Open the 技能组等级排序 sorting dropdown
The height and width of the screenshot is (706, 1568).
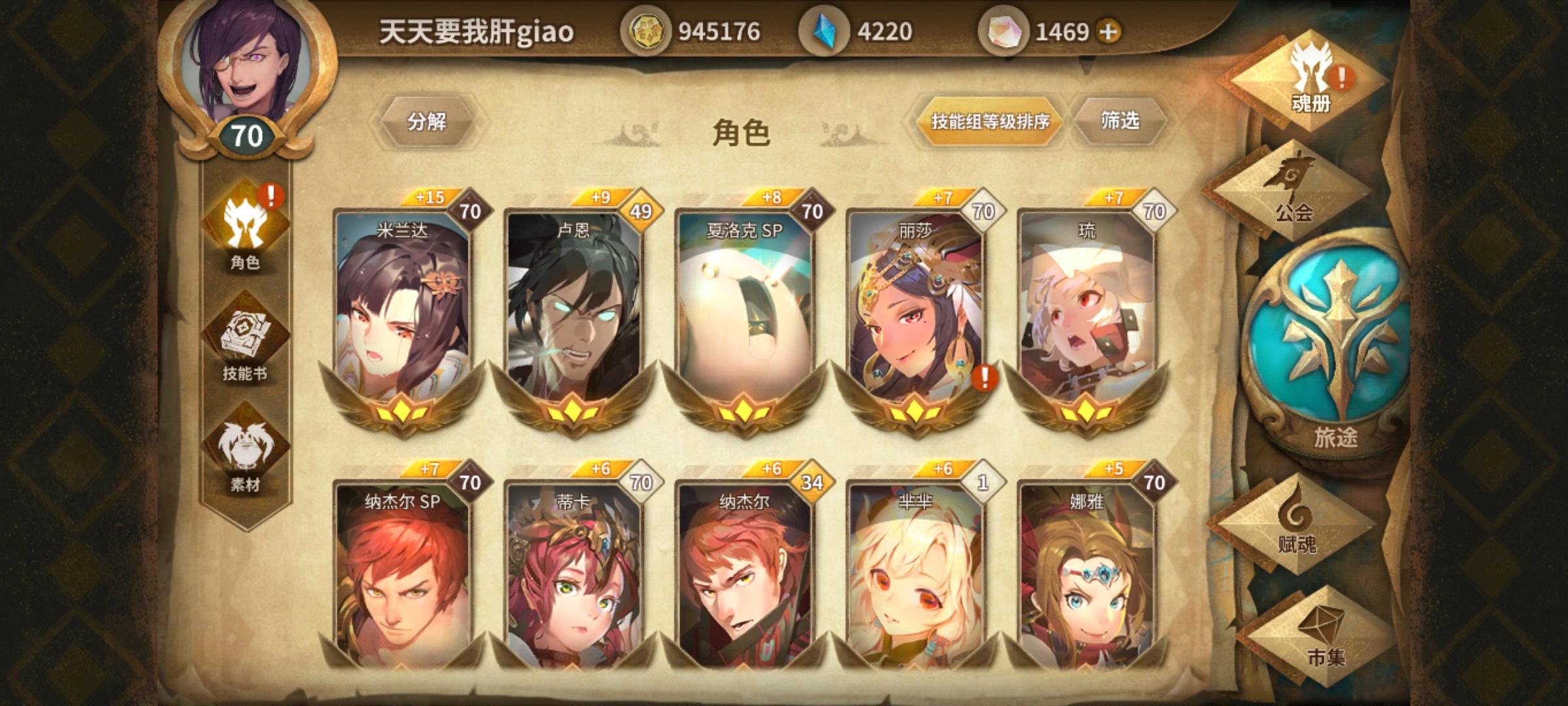(x=989, y=122)
